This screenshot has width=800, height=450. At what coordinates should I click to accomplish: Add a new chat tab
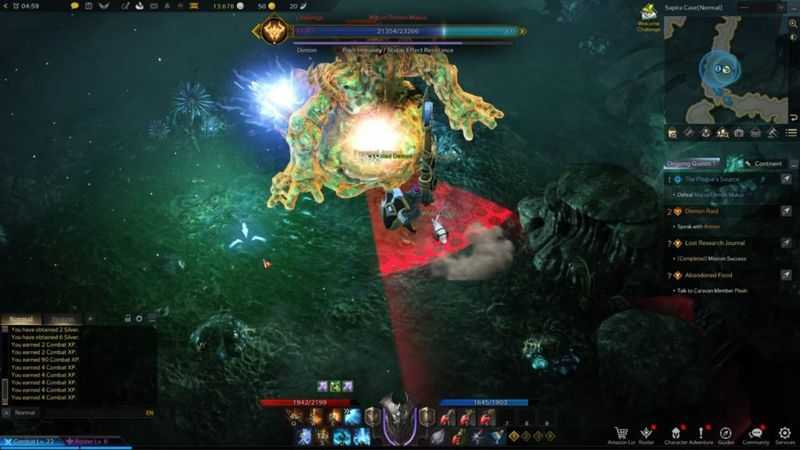[91, 320]
